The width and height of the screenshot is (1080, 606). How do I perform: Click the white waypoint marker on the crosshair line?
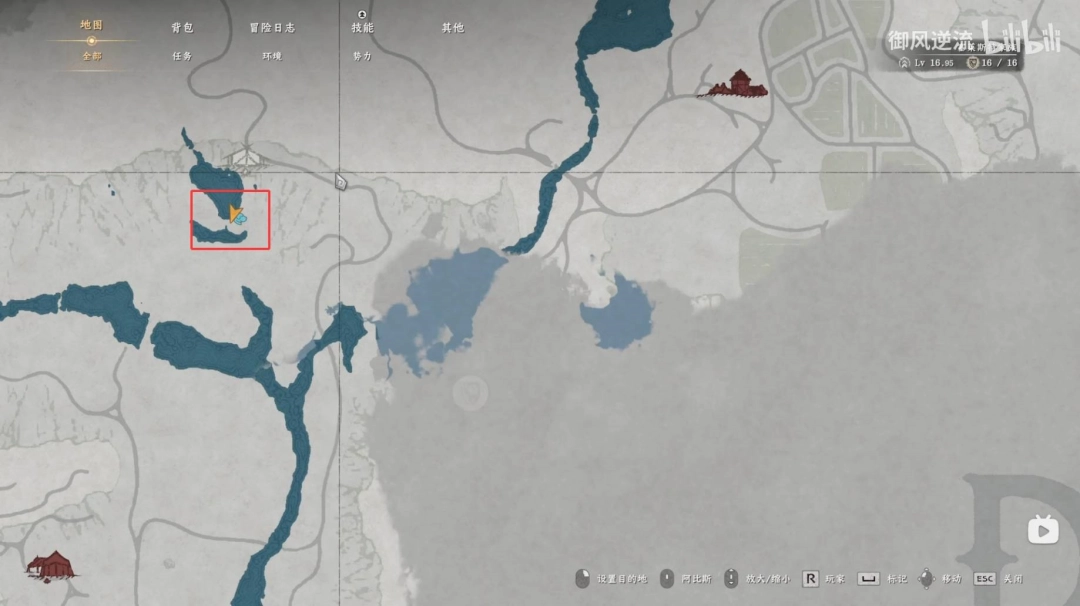pos(341,182)
